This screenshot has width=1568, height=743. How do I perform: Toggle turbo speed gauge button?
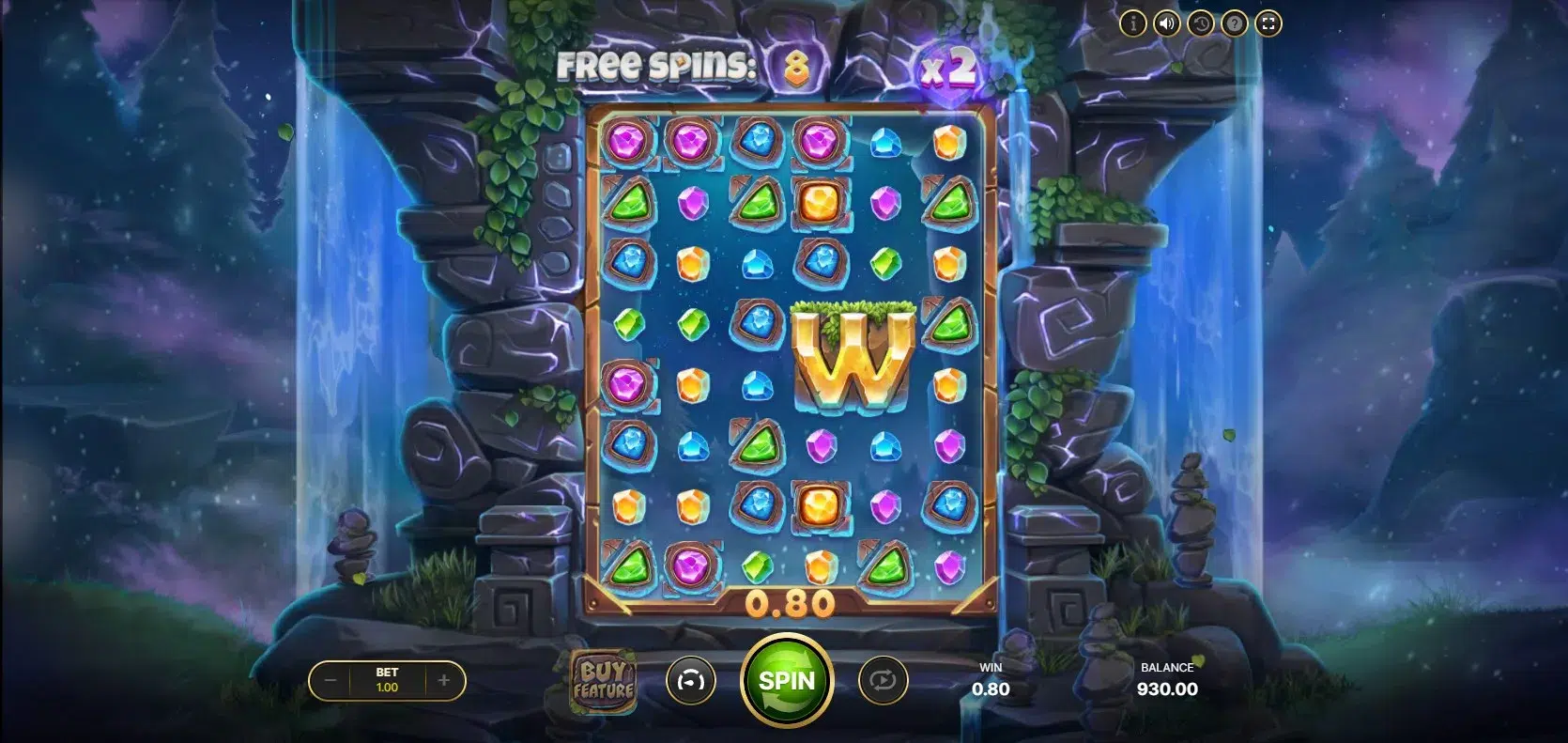(690, 680)
